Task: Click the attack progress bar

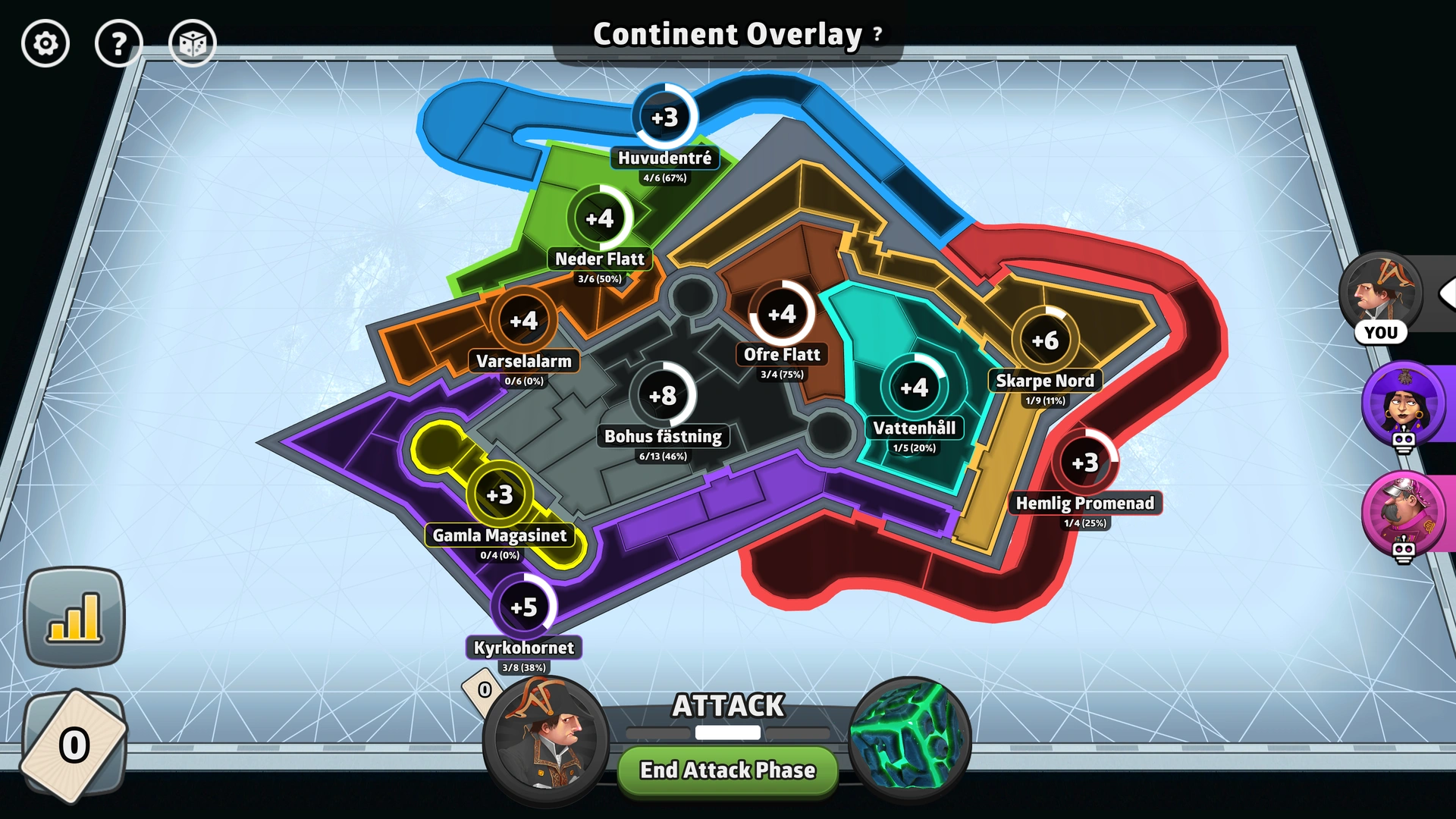Action: [727, 733]
